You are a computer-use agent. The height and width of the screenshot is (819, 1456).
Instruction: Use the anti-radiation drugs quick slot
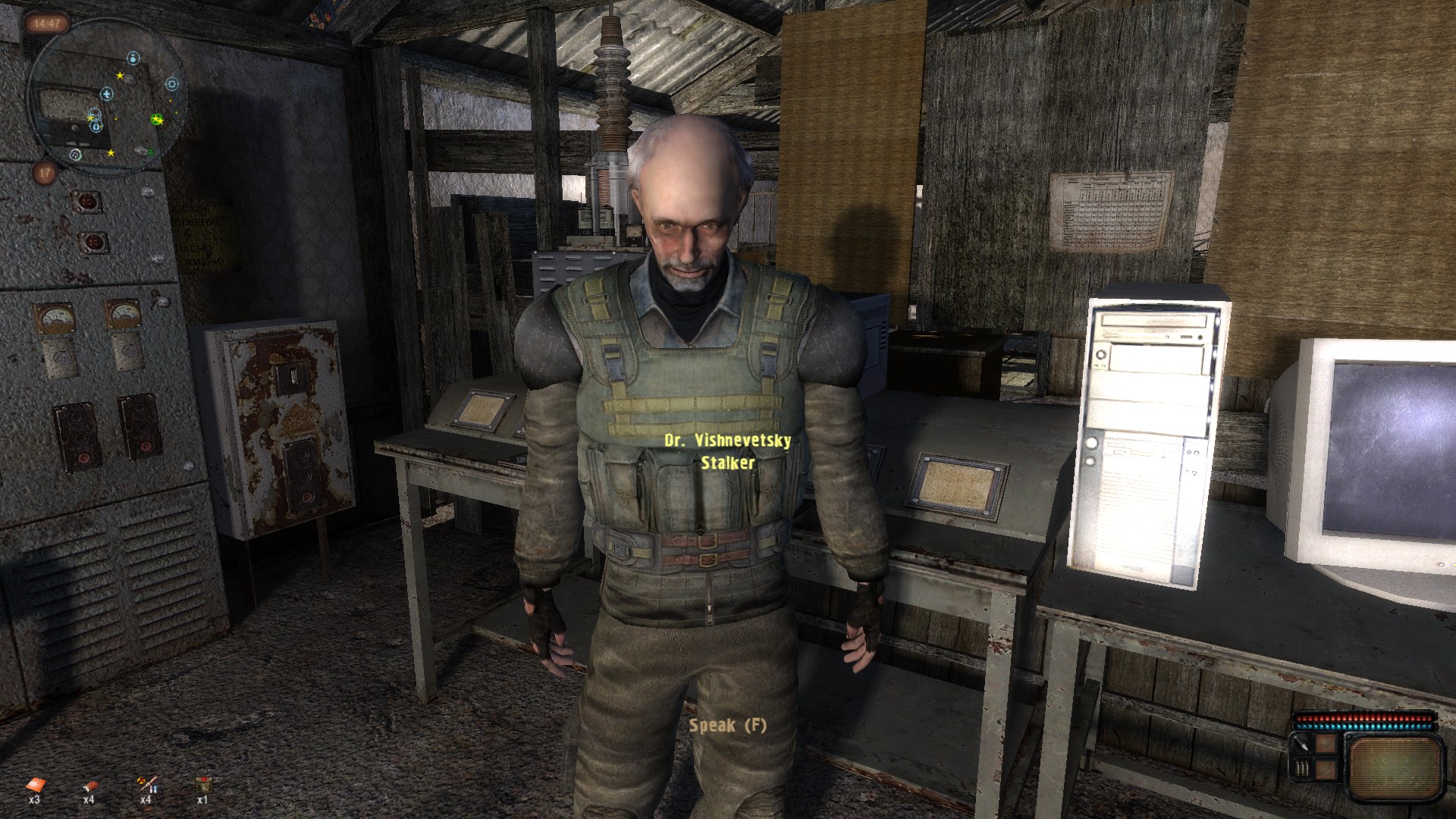[x=146, y=784]
